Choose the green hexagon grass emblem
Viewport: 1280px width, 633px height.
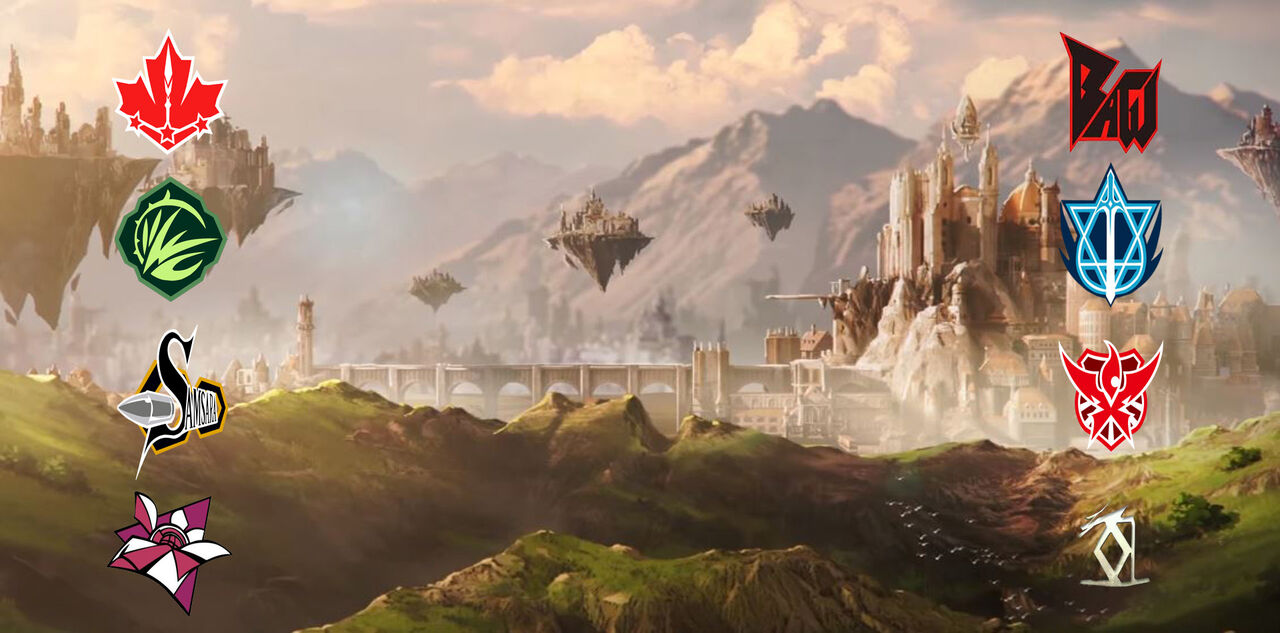(x=170, y=239)
